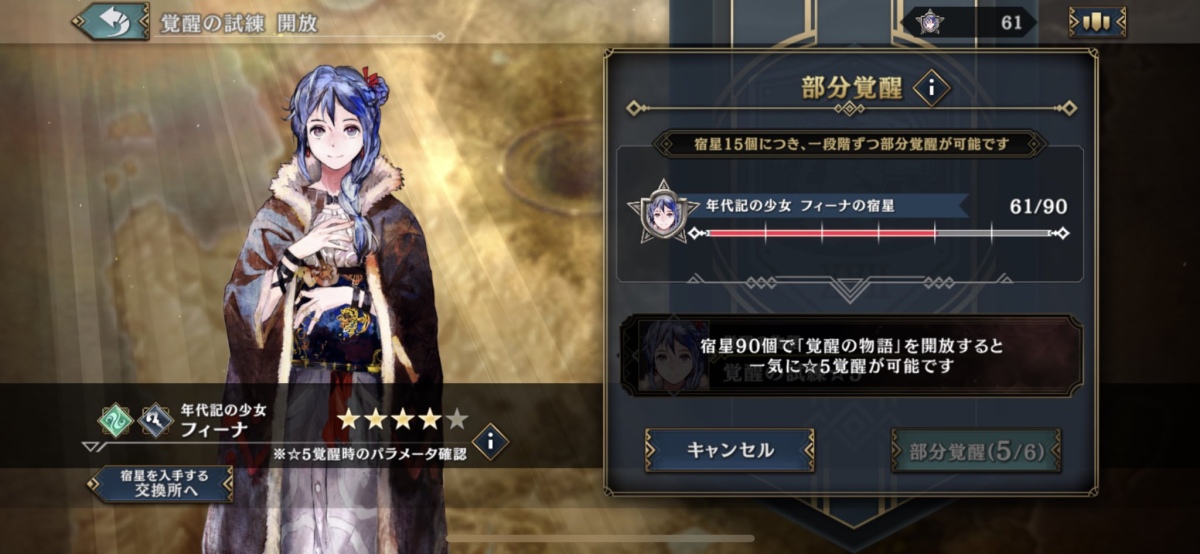
Task: Go back with the return arrow button
Action: [110, 22]
